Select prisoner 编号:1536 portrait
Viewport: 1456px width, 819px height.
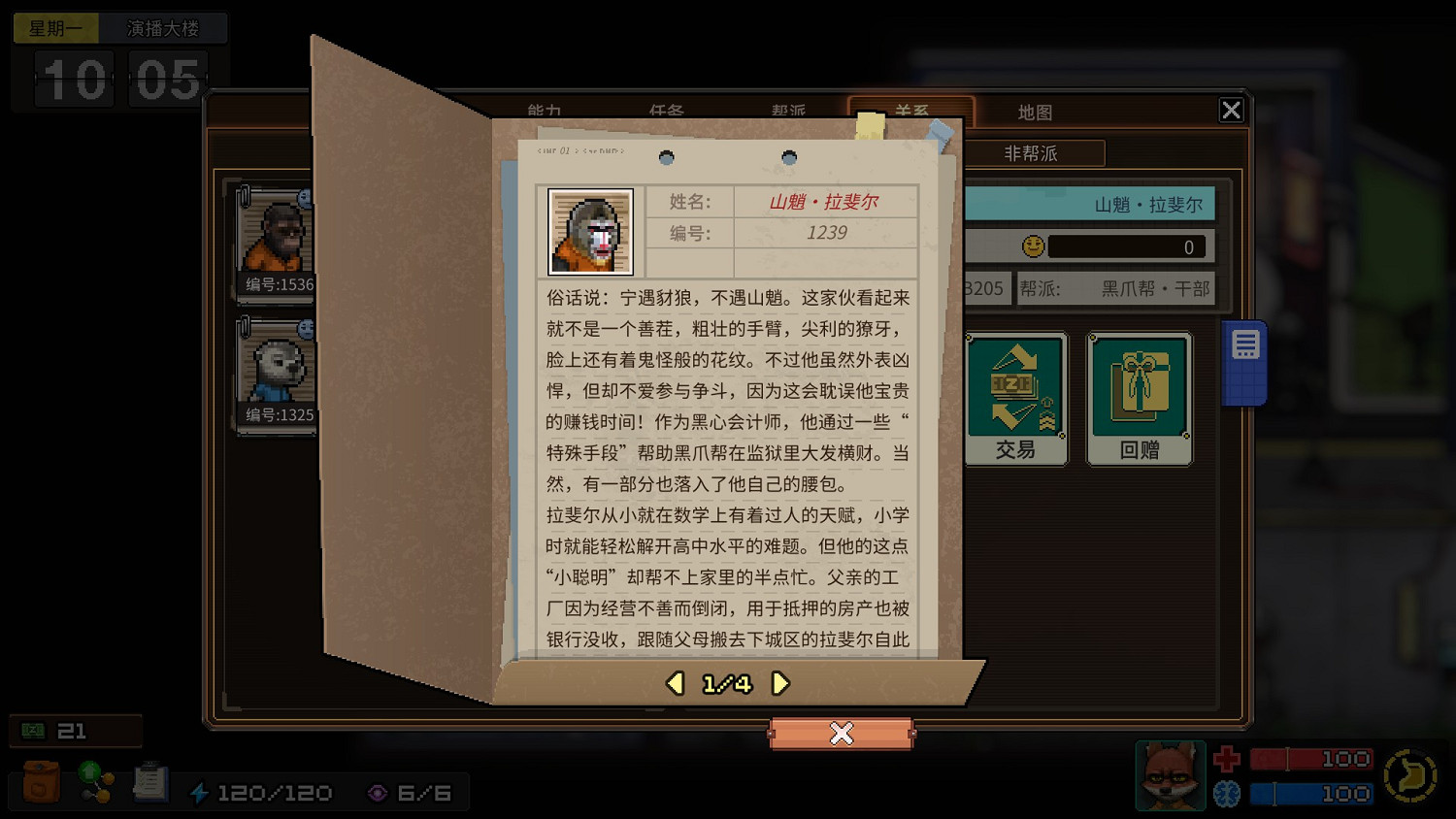(279, 240)
